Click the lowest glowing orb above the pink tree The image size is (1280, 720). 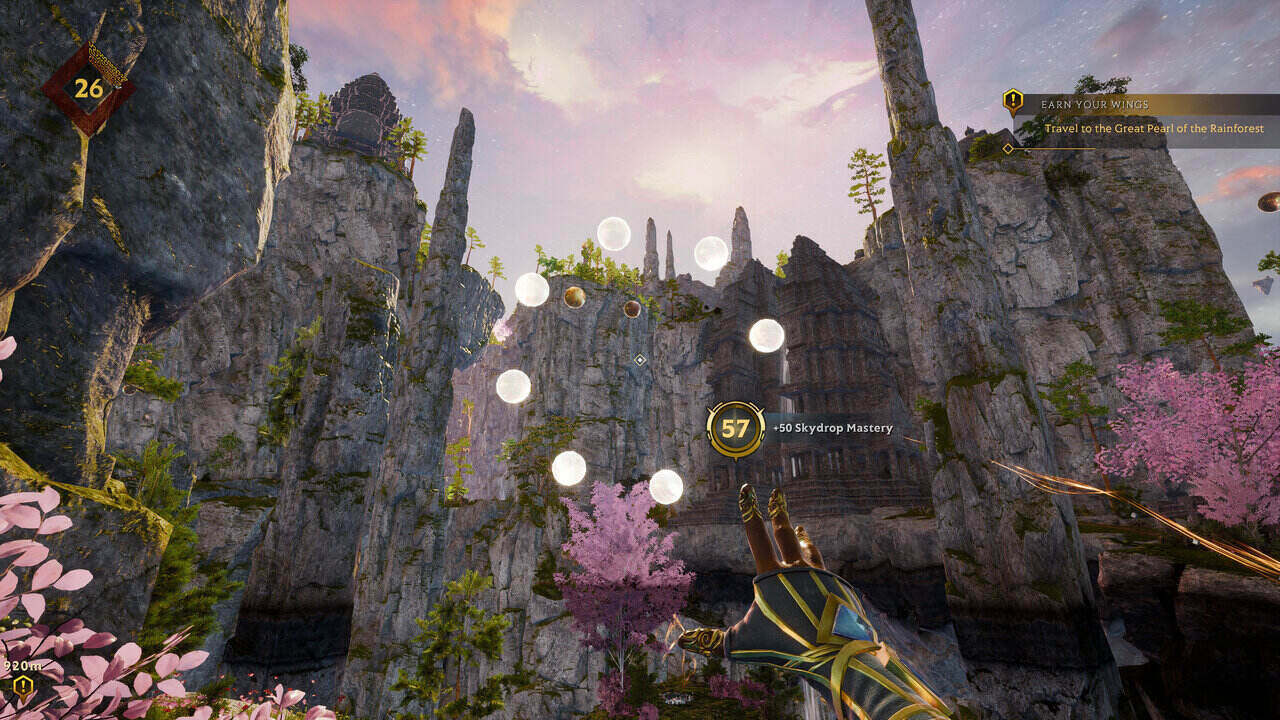coord(665,489)
